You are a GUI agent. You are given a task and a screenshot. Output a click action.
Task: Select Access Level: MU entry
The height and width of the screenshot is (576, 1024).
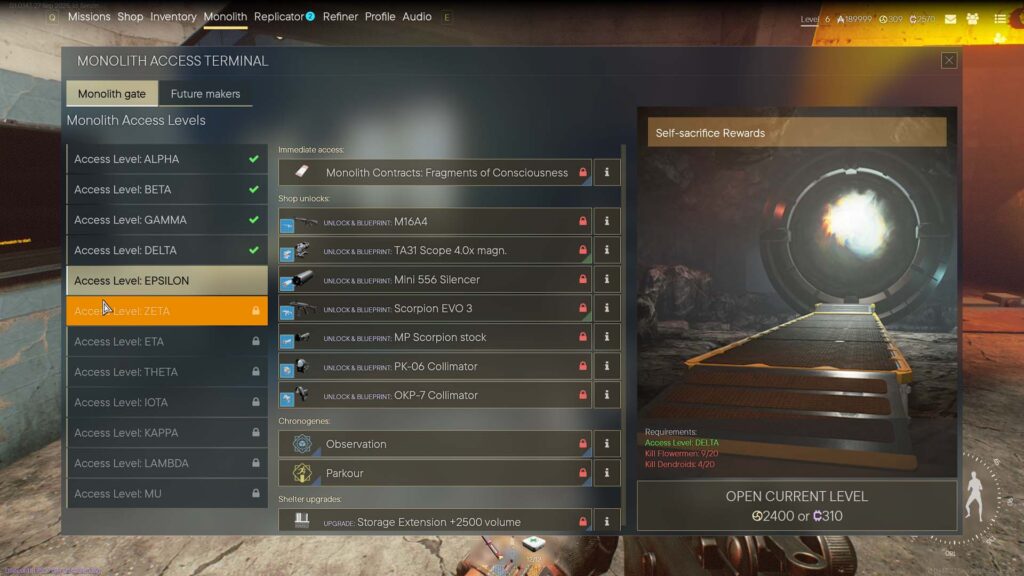(x=167, y=494)
